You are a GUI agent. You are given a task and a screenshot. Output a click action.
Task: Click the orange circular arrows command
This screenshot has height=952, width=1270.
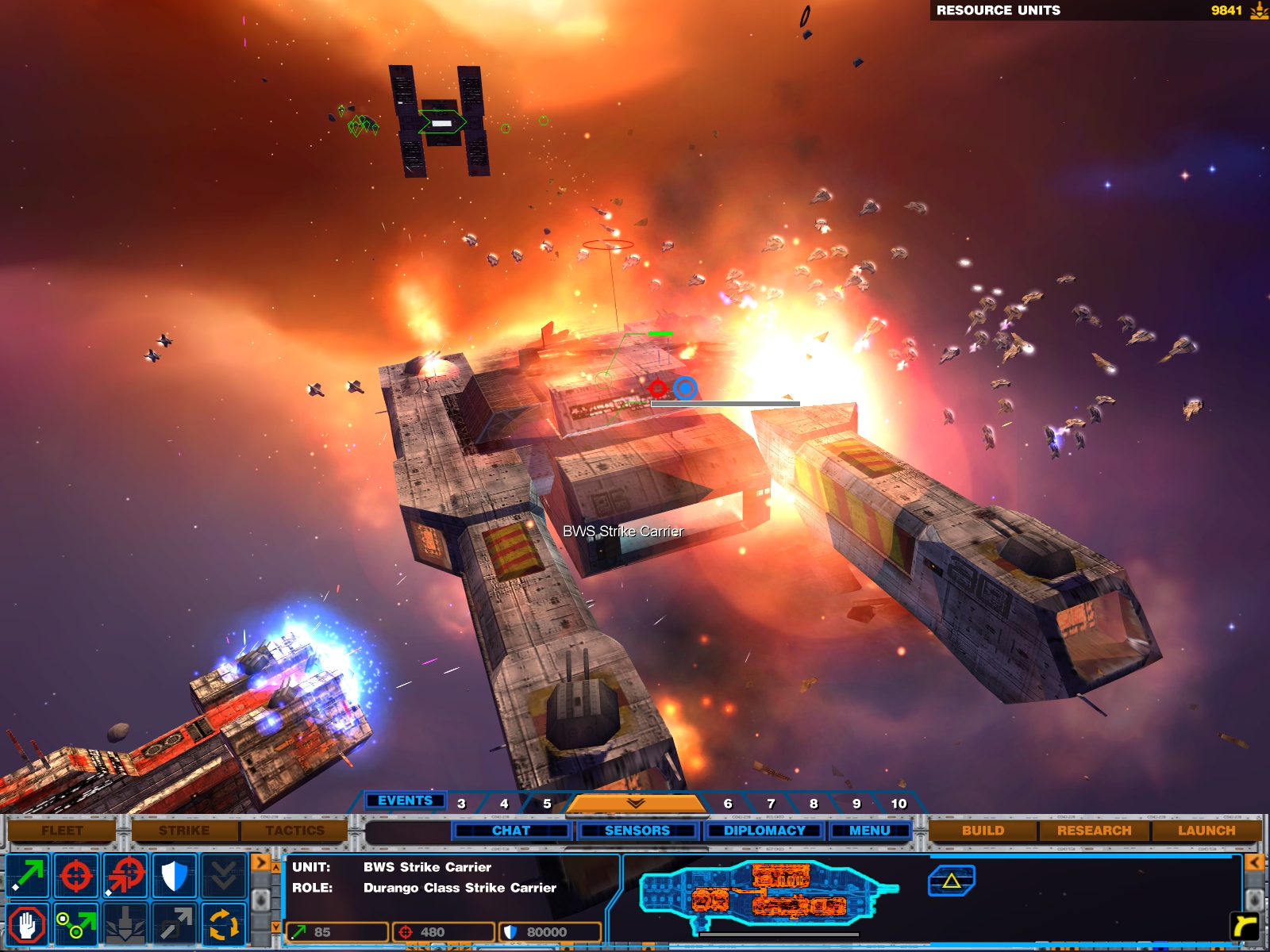click(223, 925)
